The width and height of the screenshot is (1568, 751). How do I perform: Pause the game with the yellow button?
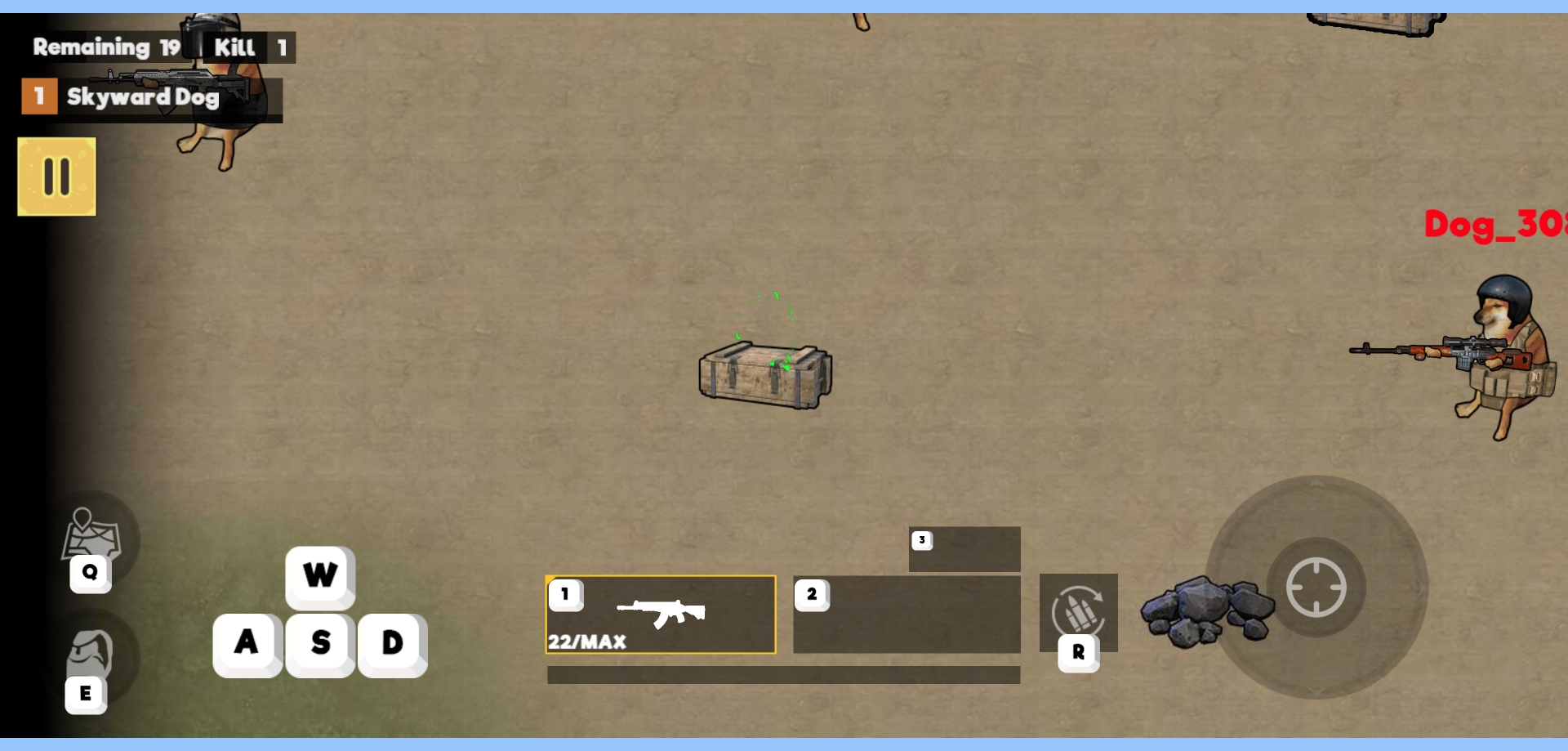click(56, 177)
